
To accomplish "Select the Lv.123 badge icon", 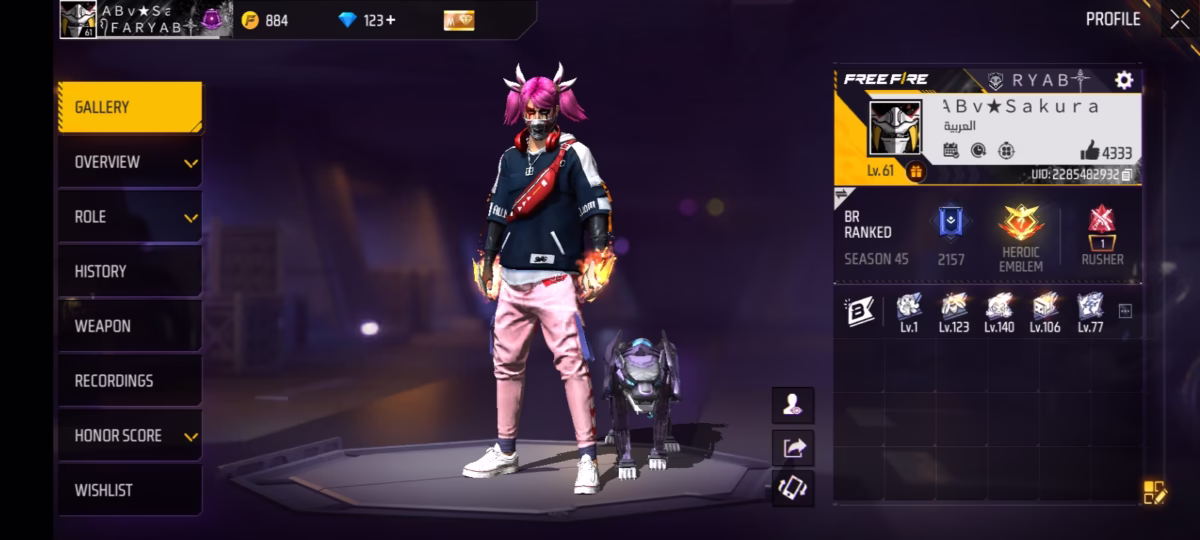I will pyautogui.click(x=954, y=308).
